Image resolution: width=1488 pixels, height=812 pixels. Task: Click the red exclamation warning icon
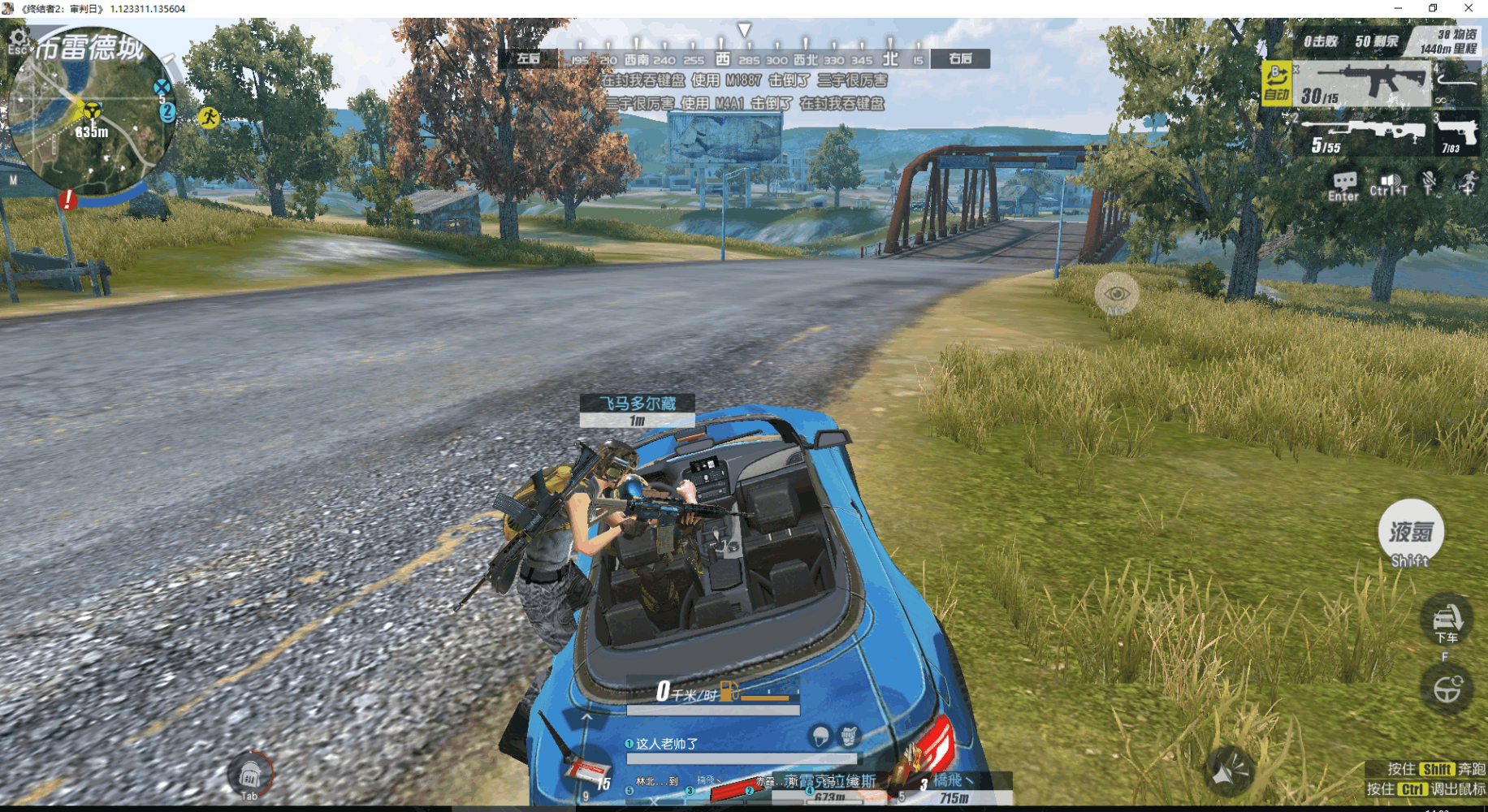[x=68, y=198]
